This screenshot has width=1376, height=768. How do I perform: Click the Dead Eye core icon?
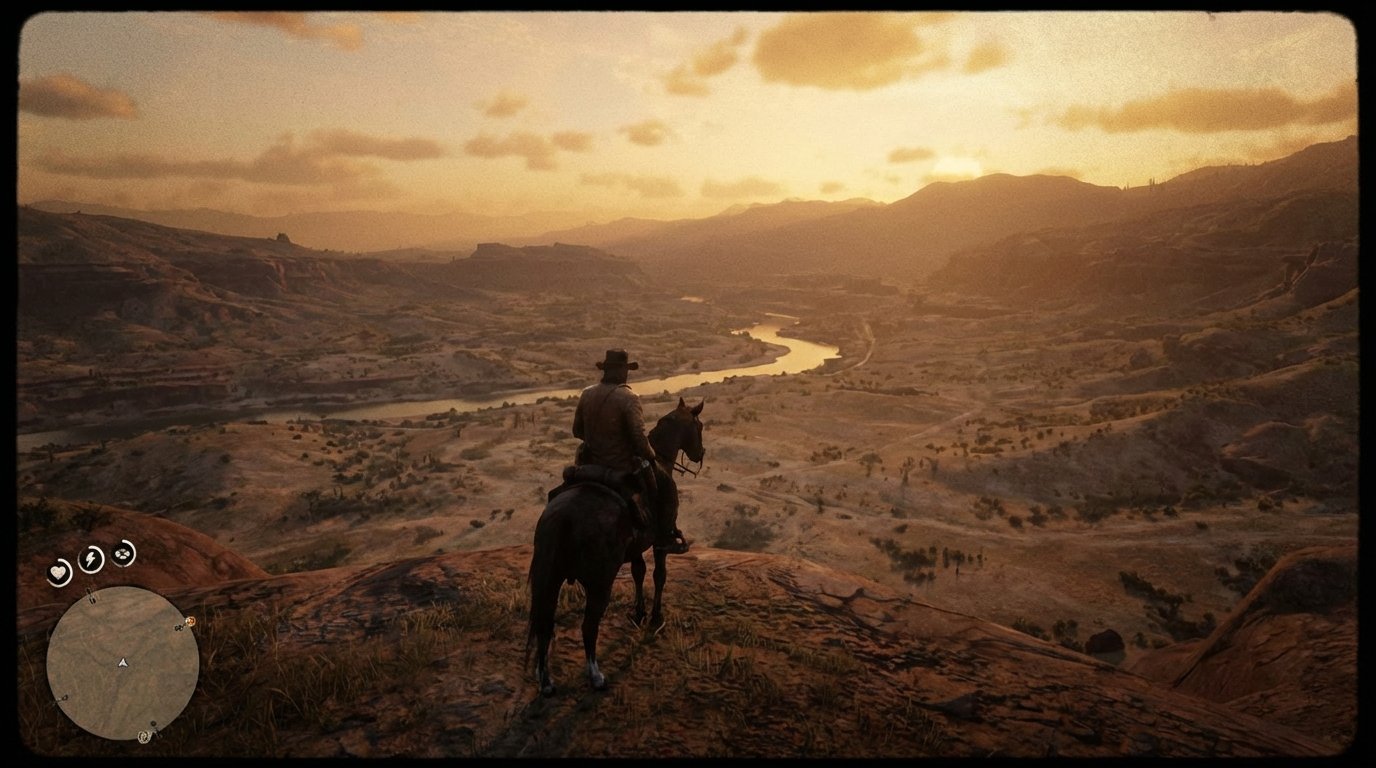coord(122,553)
